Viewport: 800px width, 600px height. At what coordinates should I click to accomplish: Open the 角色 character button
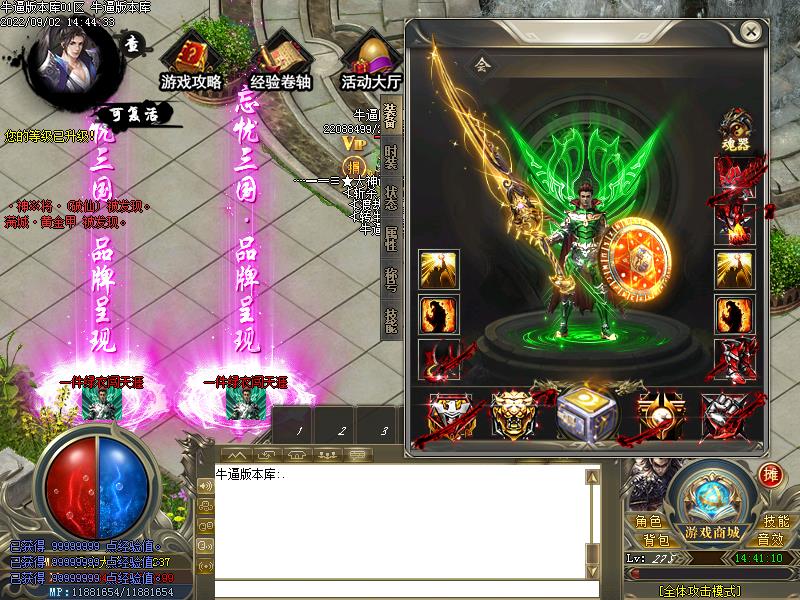point(648,521)
